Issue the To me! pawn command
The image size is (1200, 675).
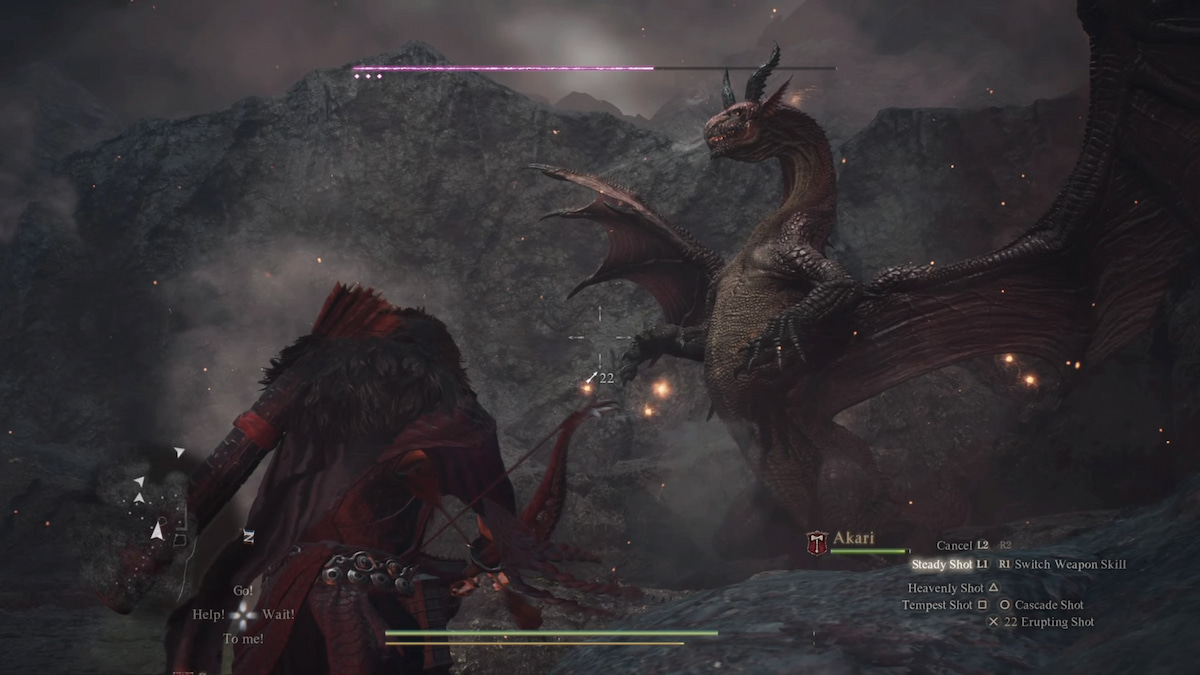point(243,638)
